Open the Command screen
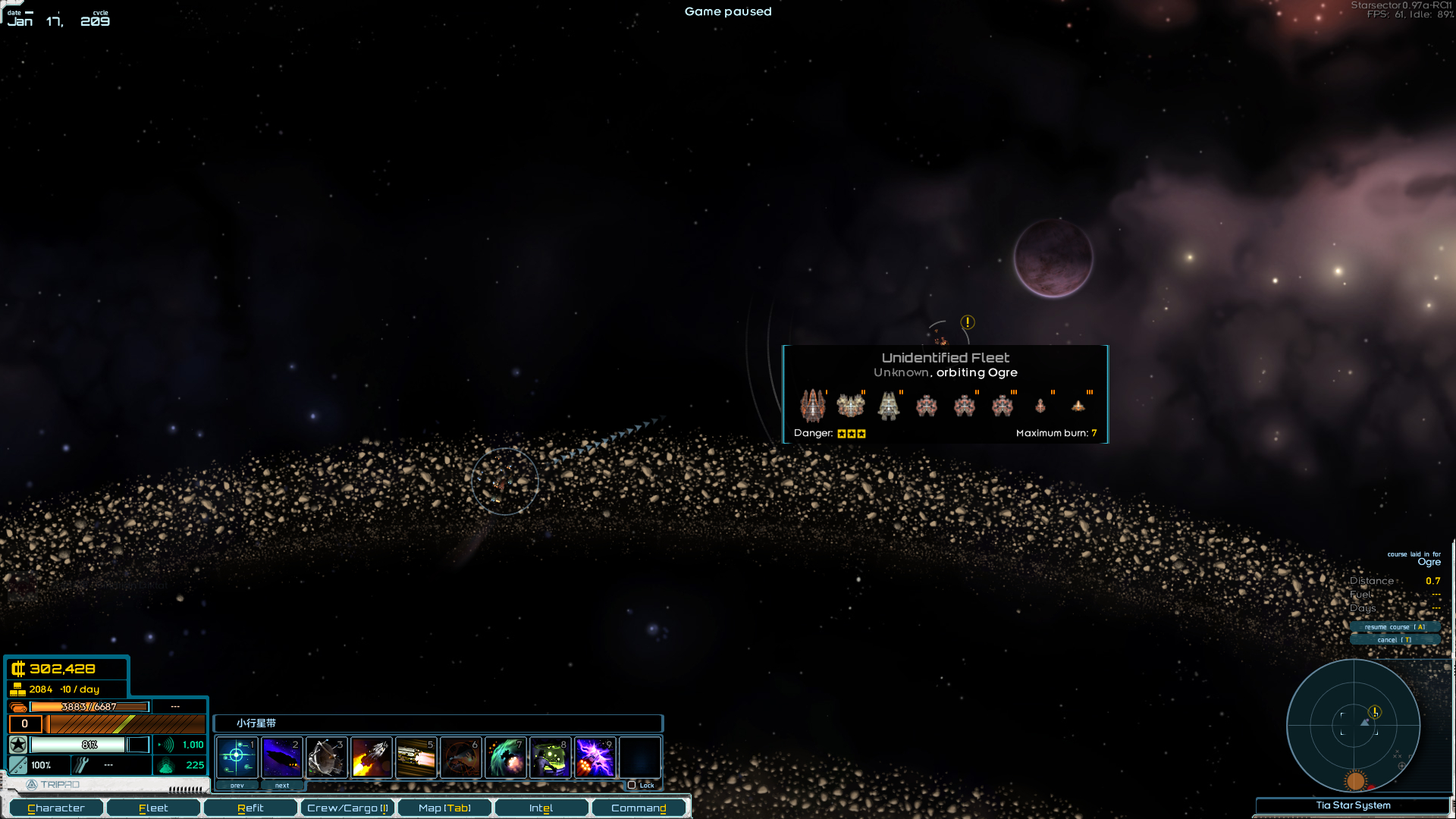1456x819 pixels. 639,808
